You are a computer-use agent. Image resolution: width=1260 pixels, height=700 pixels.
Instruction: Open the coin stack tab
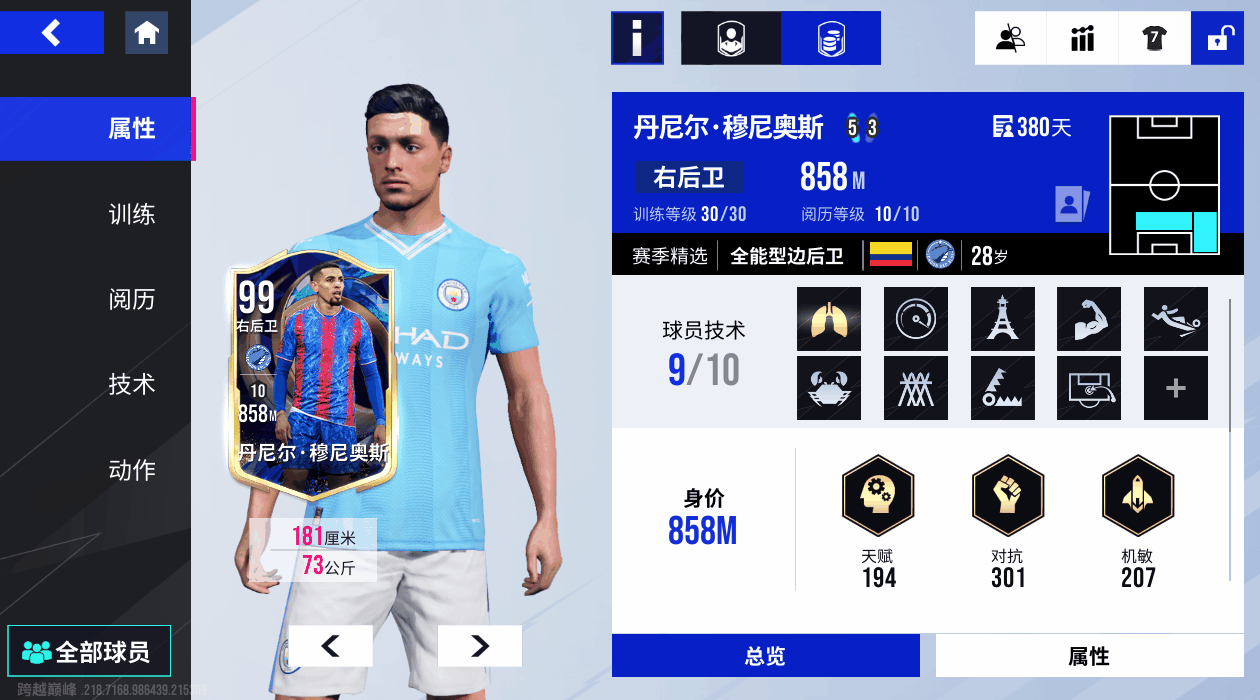[x=830, y=38]
